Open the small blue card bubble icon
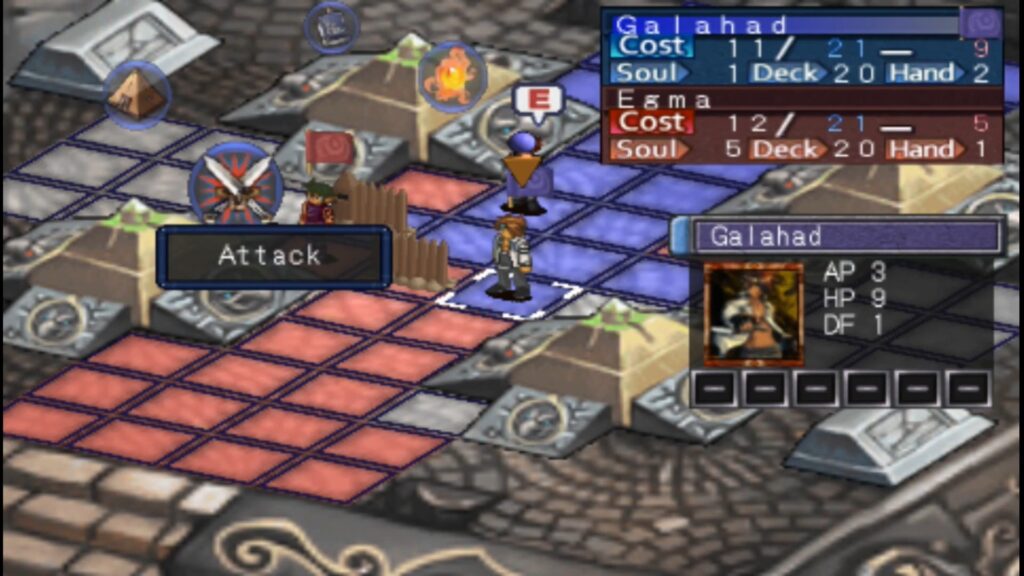The width and height of the screenshot is (1024, 576). point(331,28)
